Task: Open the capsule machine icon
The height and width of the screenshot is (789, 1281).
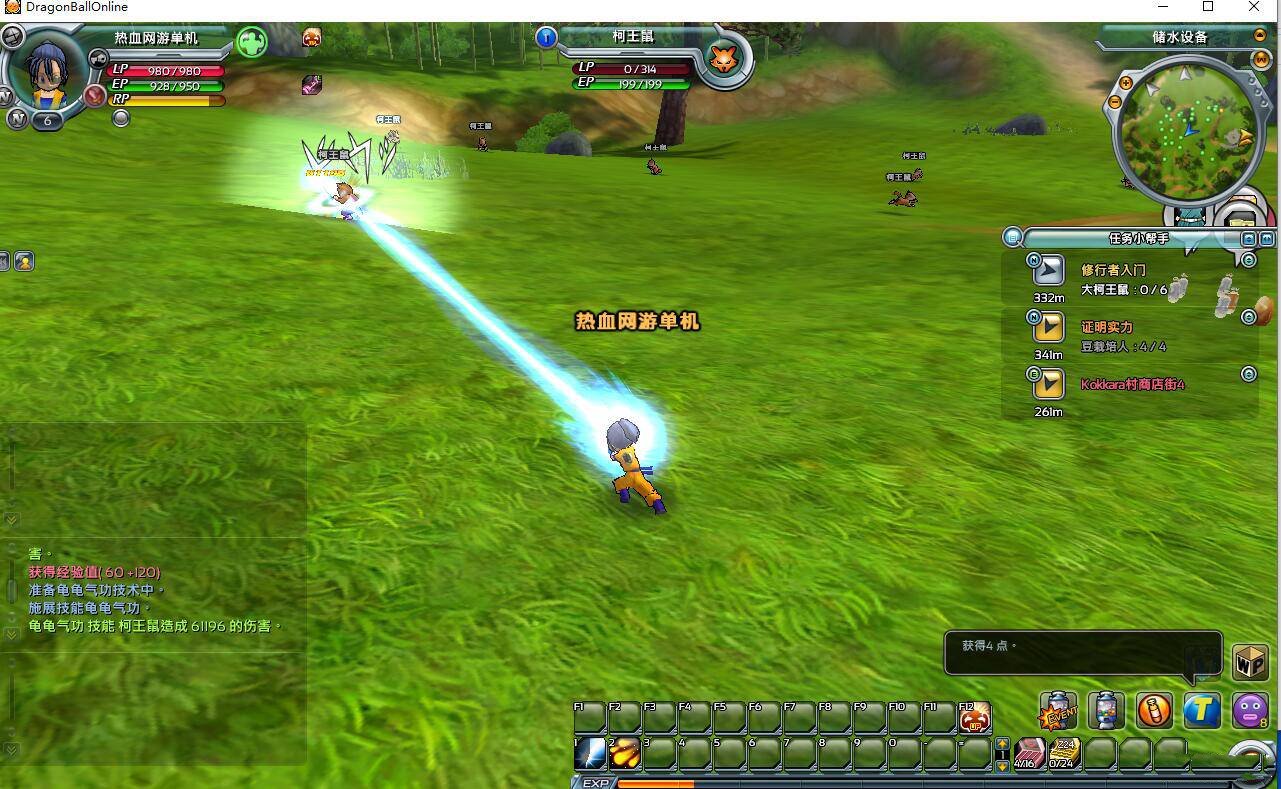Action: [1106, 711]
